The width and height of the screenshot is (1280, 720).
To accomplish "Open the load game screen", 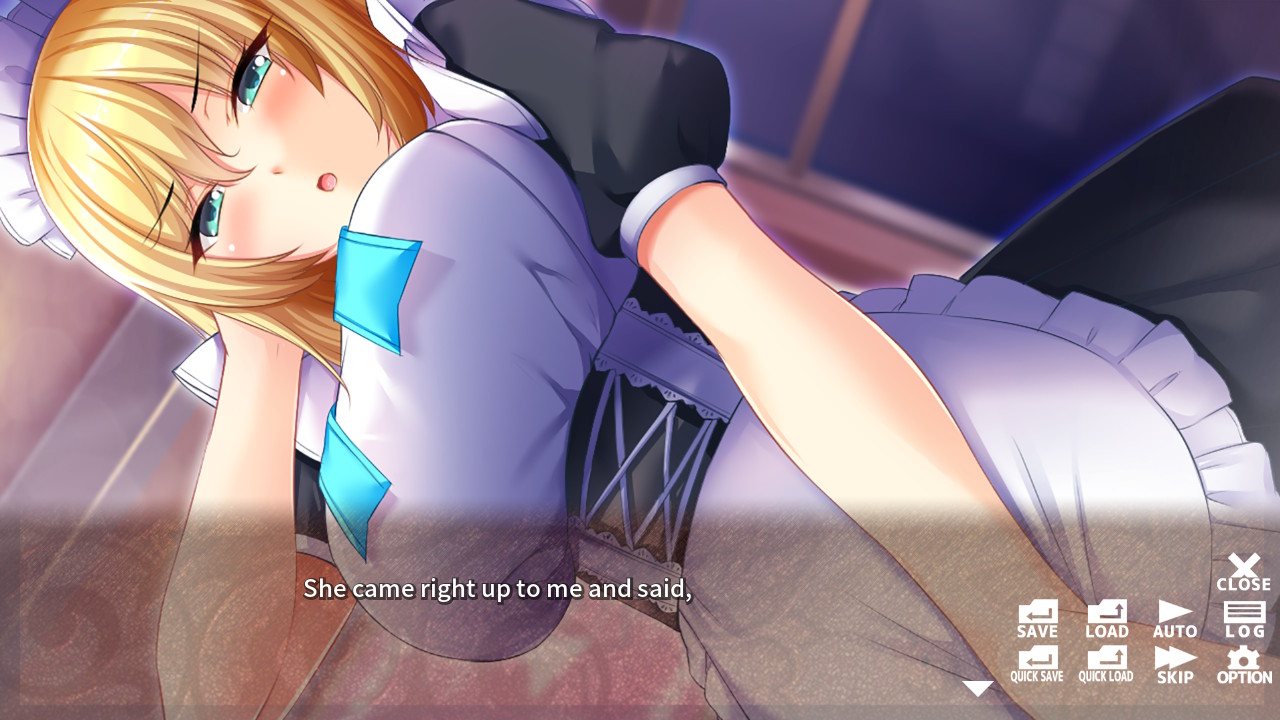I will (x=1105, y=615).
